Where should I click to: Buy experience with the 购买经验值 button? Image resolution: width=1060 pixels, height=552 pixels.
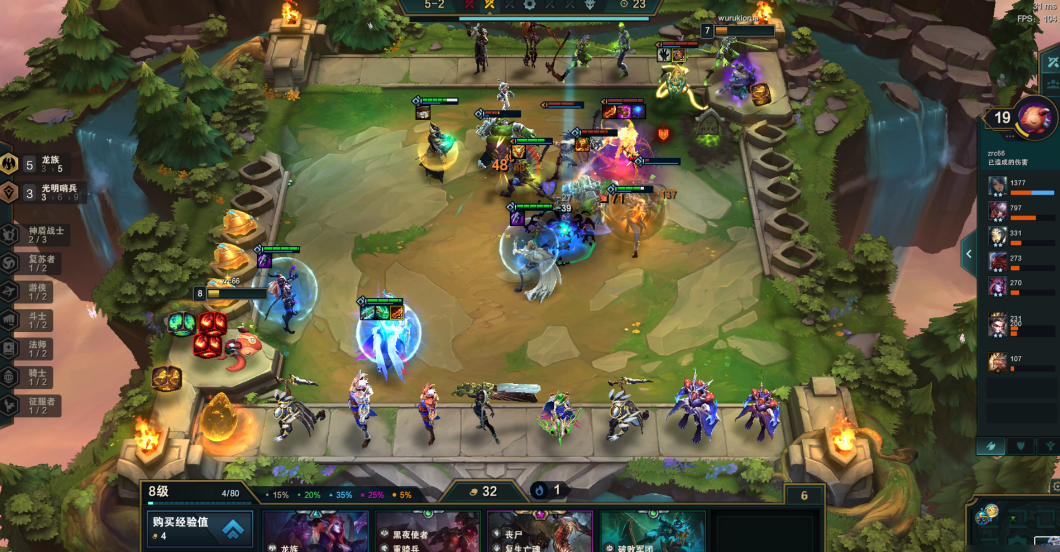(198, 528)
